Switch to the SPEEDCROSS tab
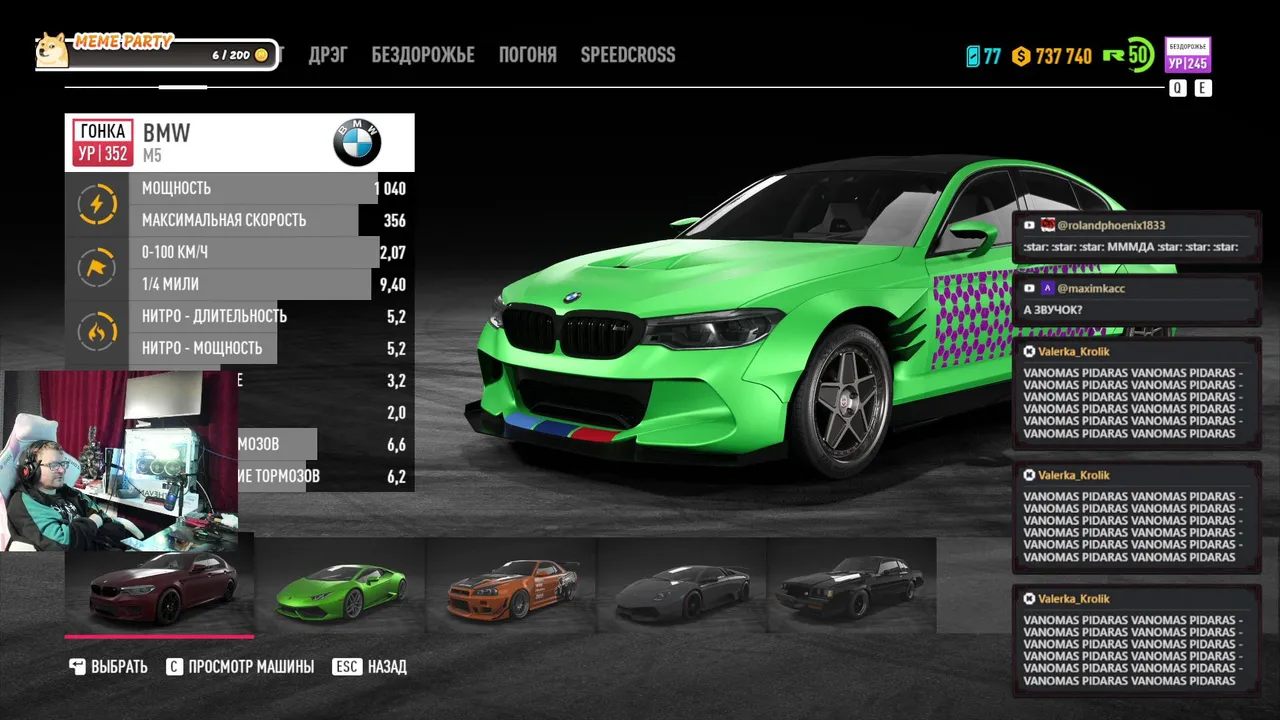 click(x=628, y=55)
